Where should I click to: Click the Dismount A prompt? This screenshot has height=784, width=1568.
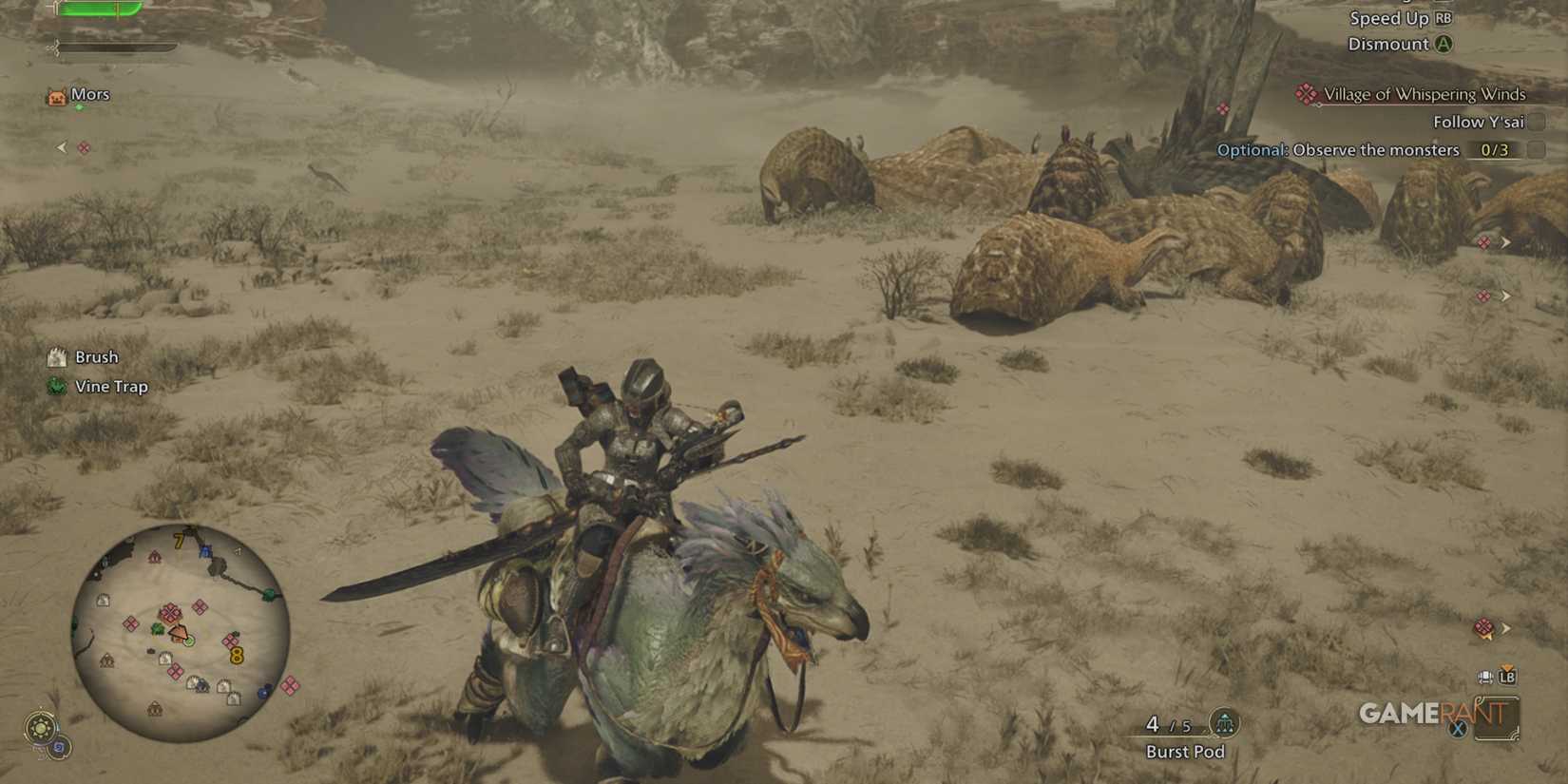[1395, 44]
